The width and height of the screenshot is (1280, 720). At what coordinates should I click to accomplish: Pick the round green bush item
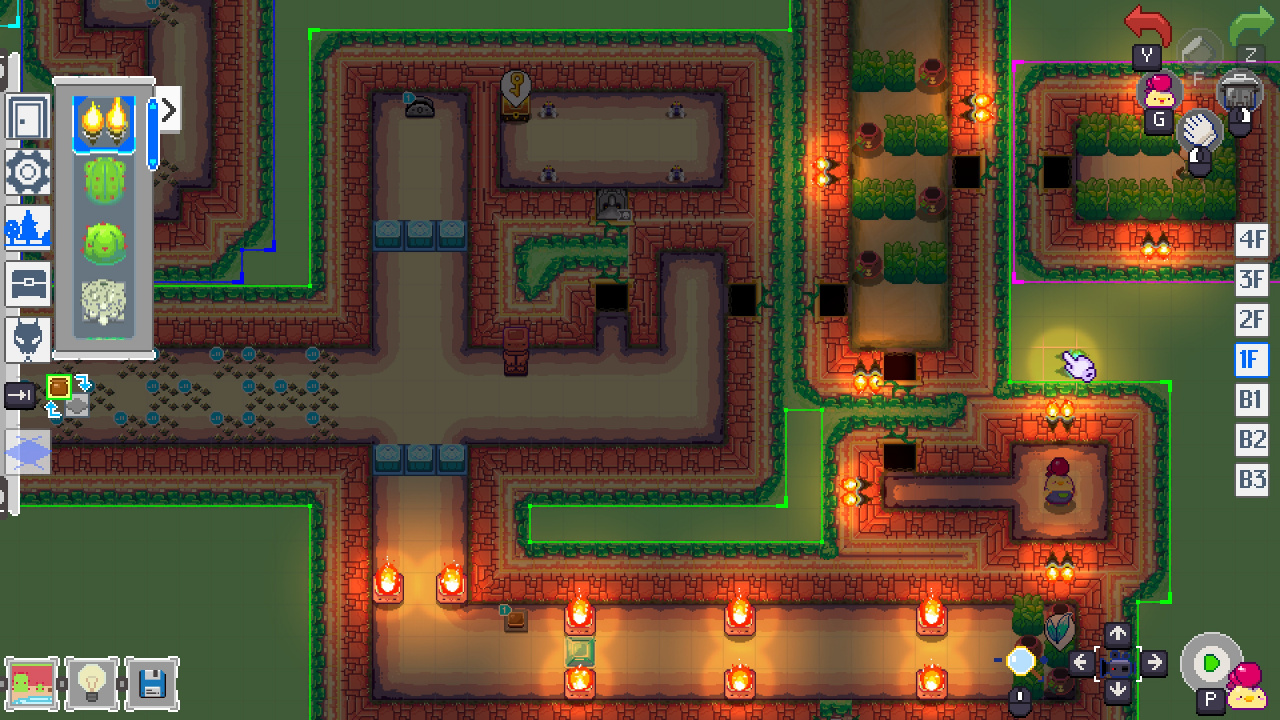click(104, 243)
